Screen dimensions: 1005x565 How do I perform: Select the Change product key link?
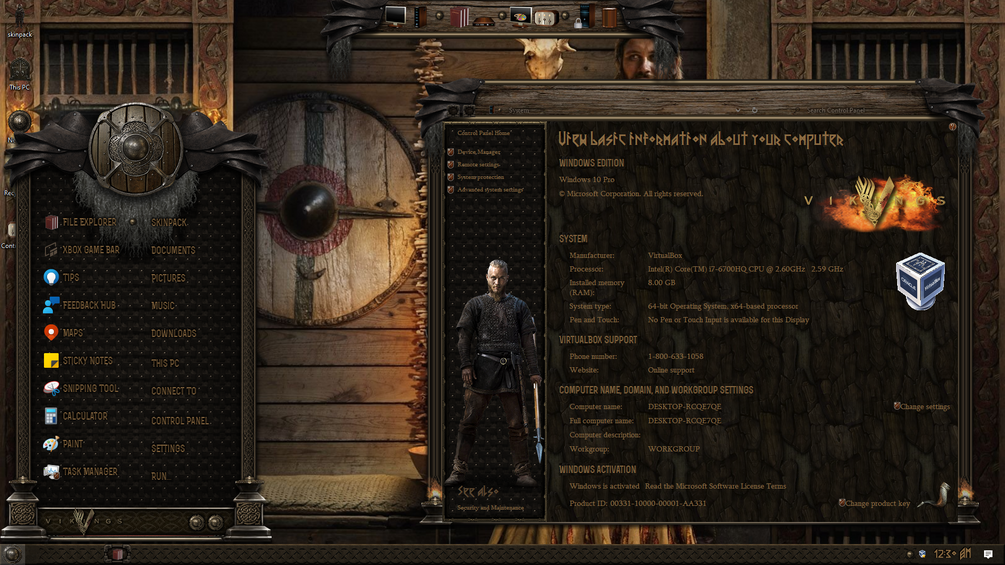pos(877,504)
